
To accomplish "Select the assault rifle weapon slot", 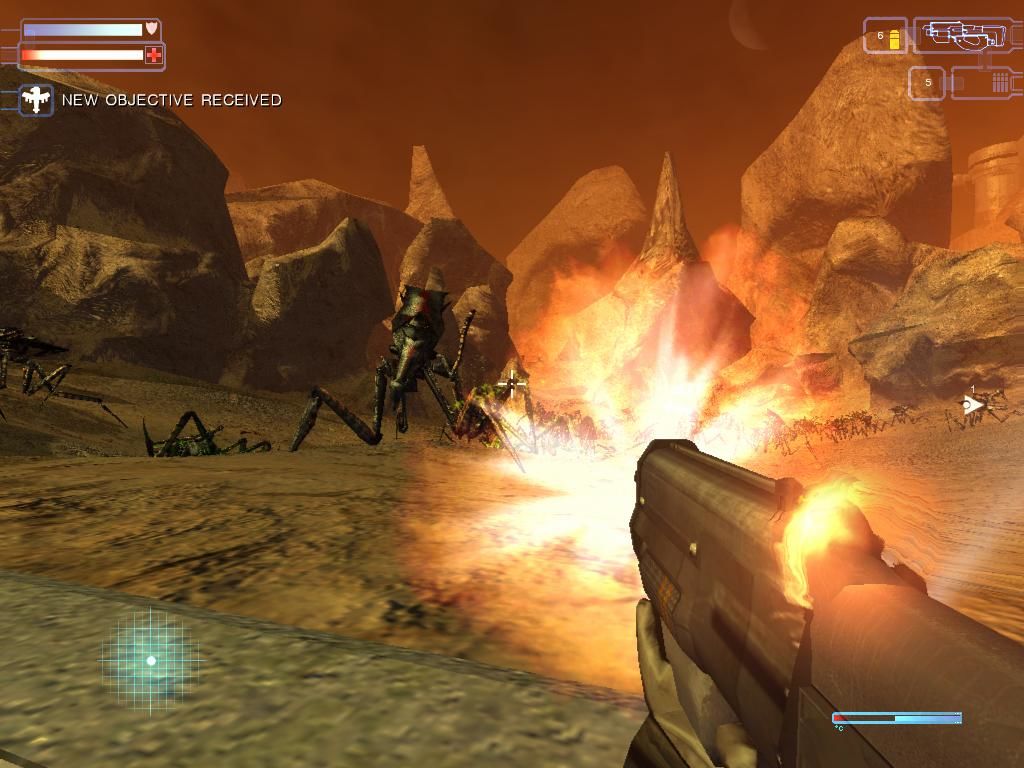I will click(964, 36).
